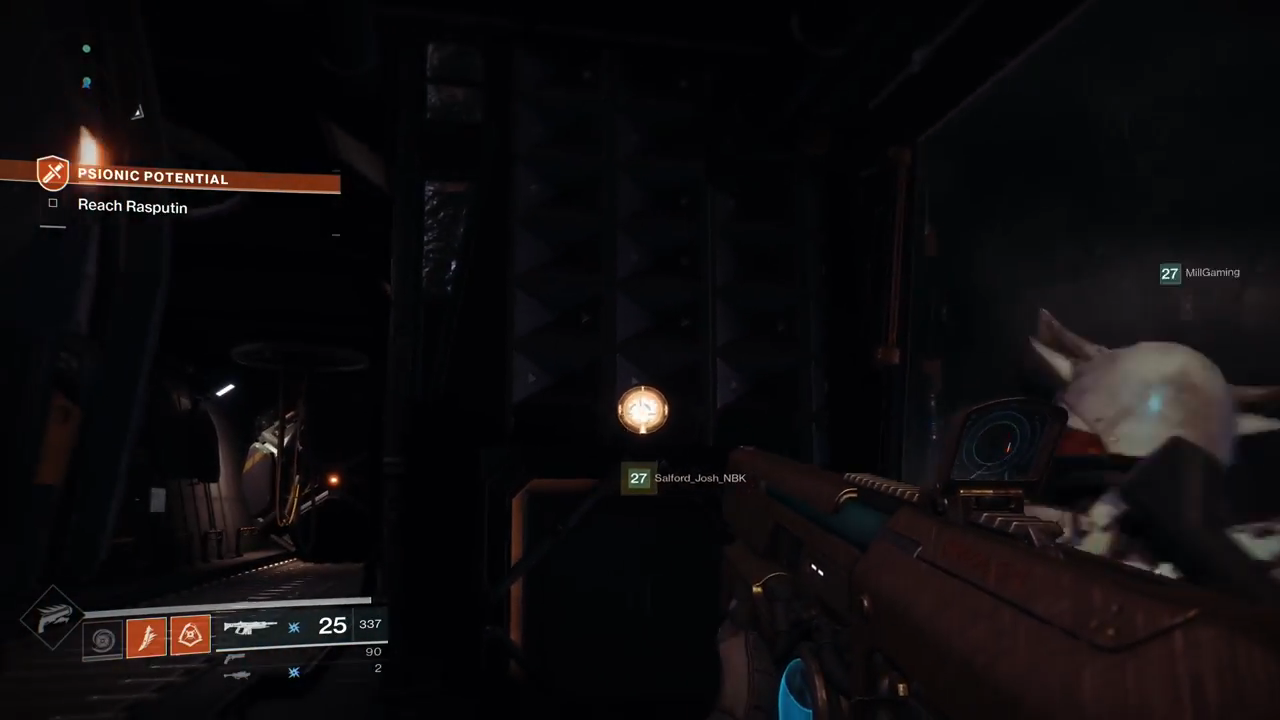Select the greyed-out vortex grenade icon
Image resolution: width=1280 pixels, height=720 pixels.
(101, 637)
